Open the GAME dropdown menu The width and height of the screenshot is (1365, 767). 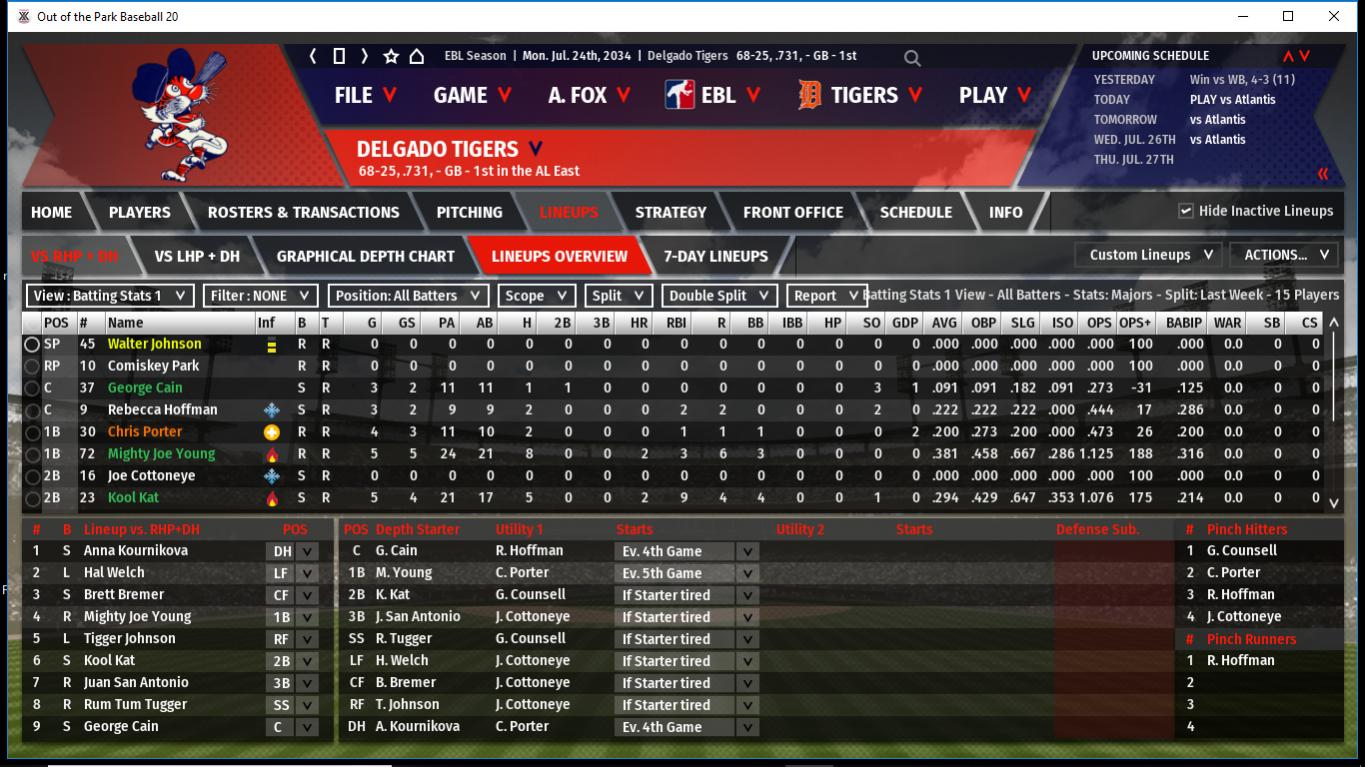pyautogui.click(x=472, y=95)
